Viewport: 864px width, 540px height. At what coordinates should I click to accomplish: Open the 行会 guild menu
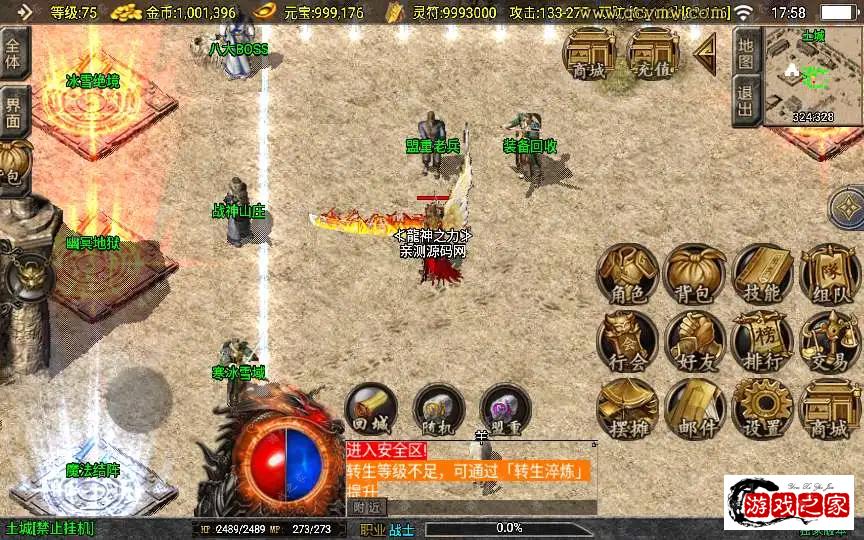click(628, 341)
